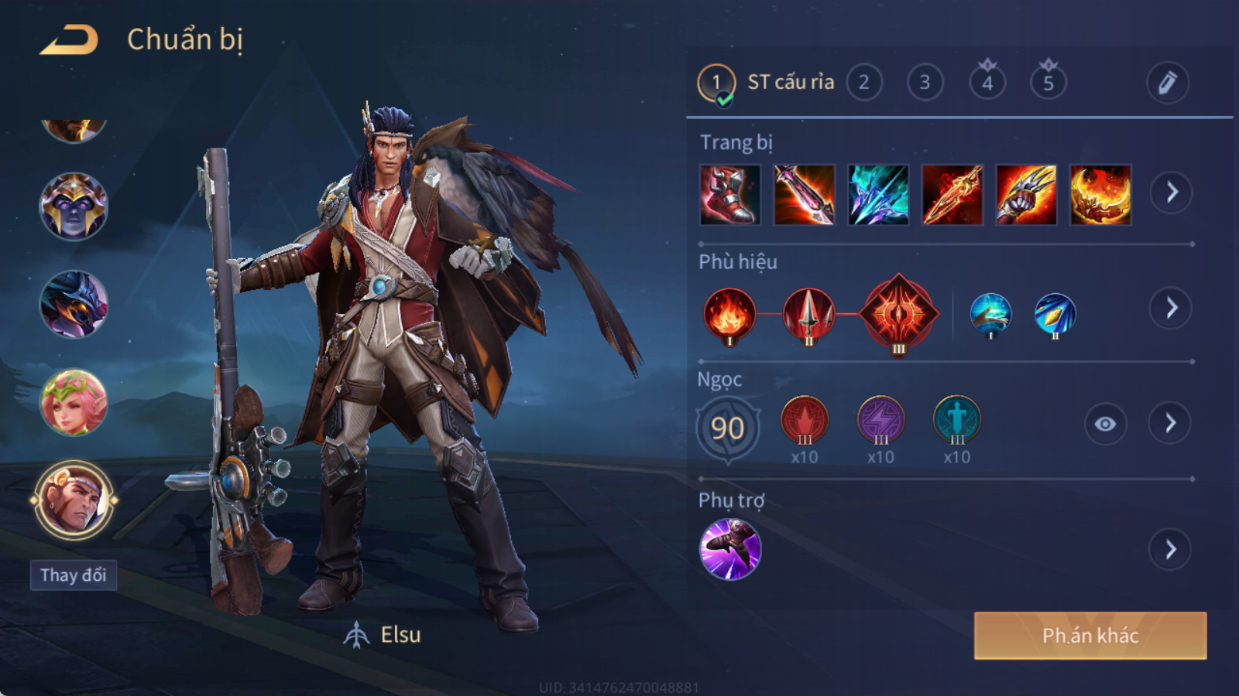Select the dark blue masked hero portrait
Image resolution: width=1239 pixels, height=696 pixels.
click(73, 304)
